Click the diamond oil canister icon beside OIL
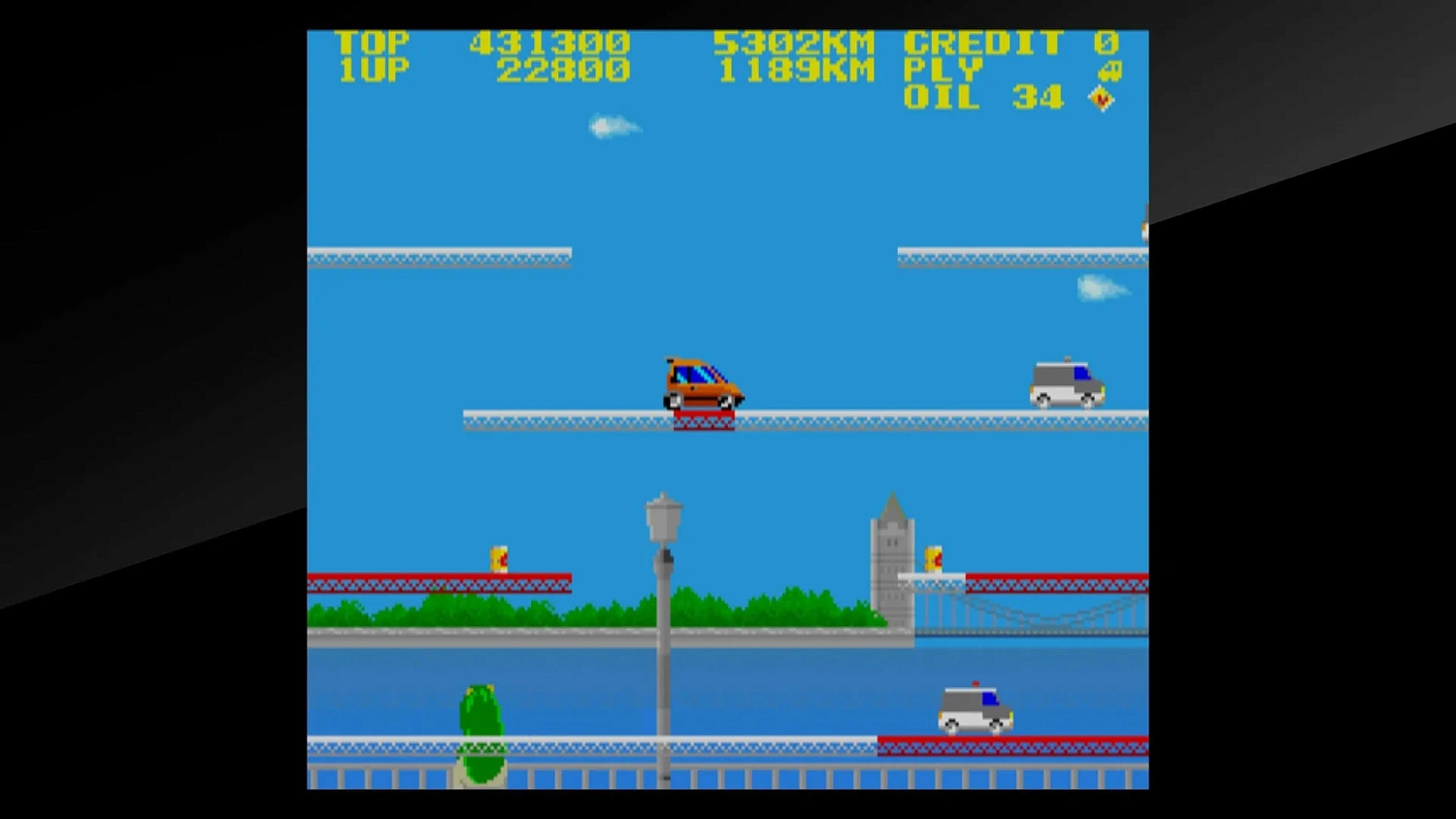Viewport: 1456px width, 819px height. pyautogui.click(x=1100, y=97)
